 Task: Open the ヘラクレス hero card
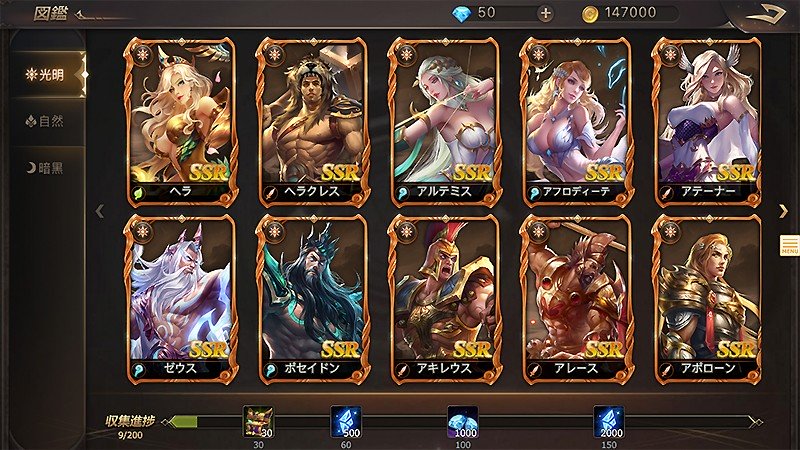312,120
